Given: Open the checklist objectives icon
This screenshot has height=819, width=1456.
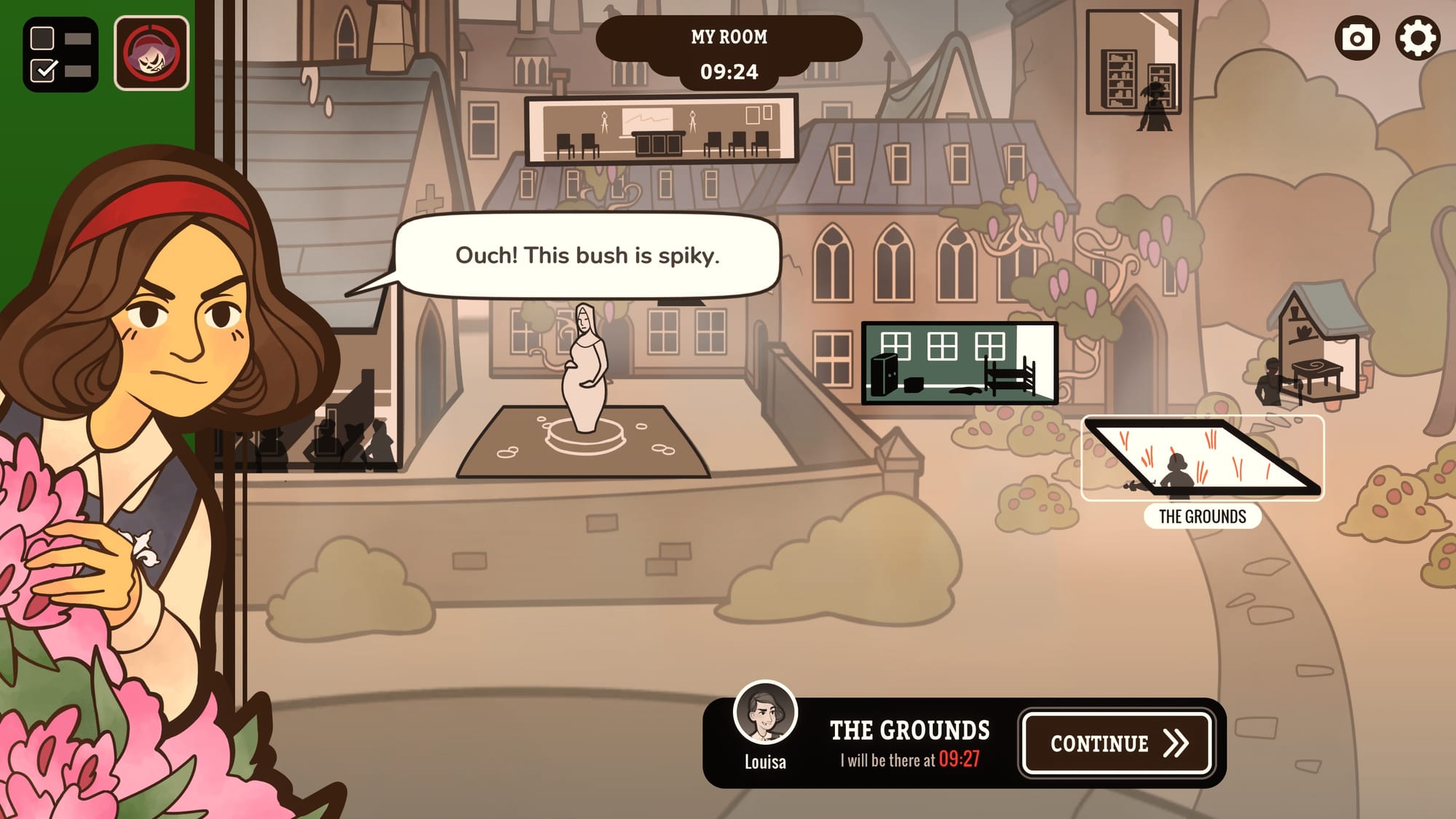Looking at the screenshot, I should tap(60, 55).
